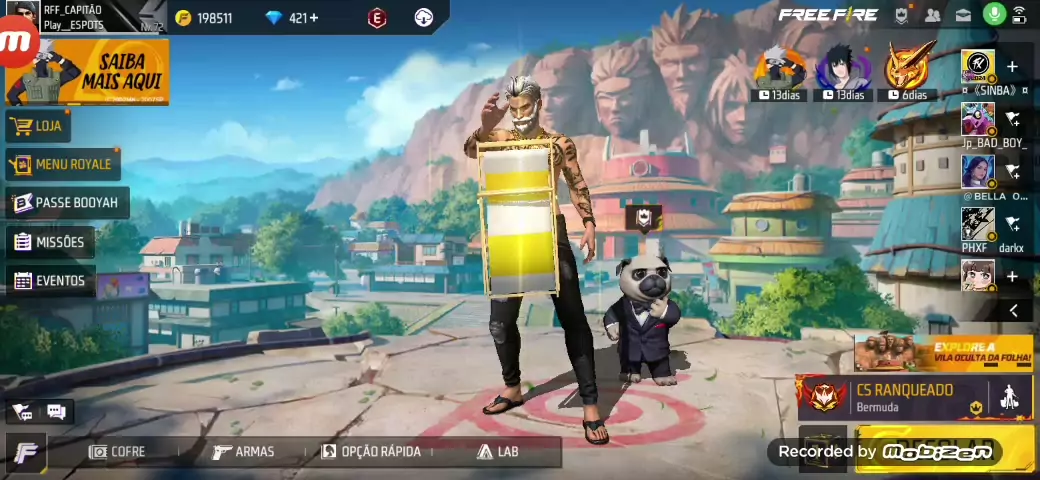Open the Loja shop menu
Screen dimensions: 1040x480
click(38, 126)
